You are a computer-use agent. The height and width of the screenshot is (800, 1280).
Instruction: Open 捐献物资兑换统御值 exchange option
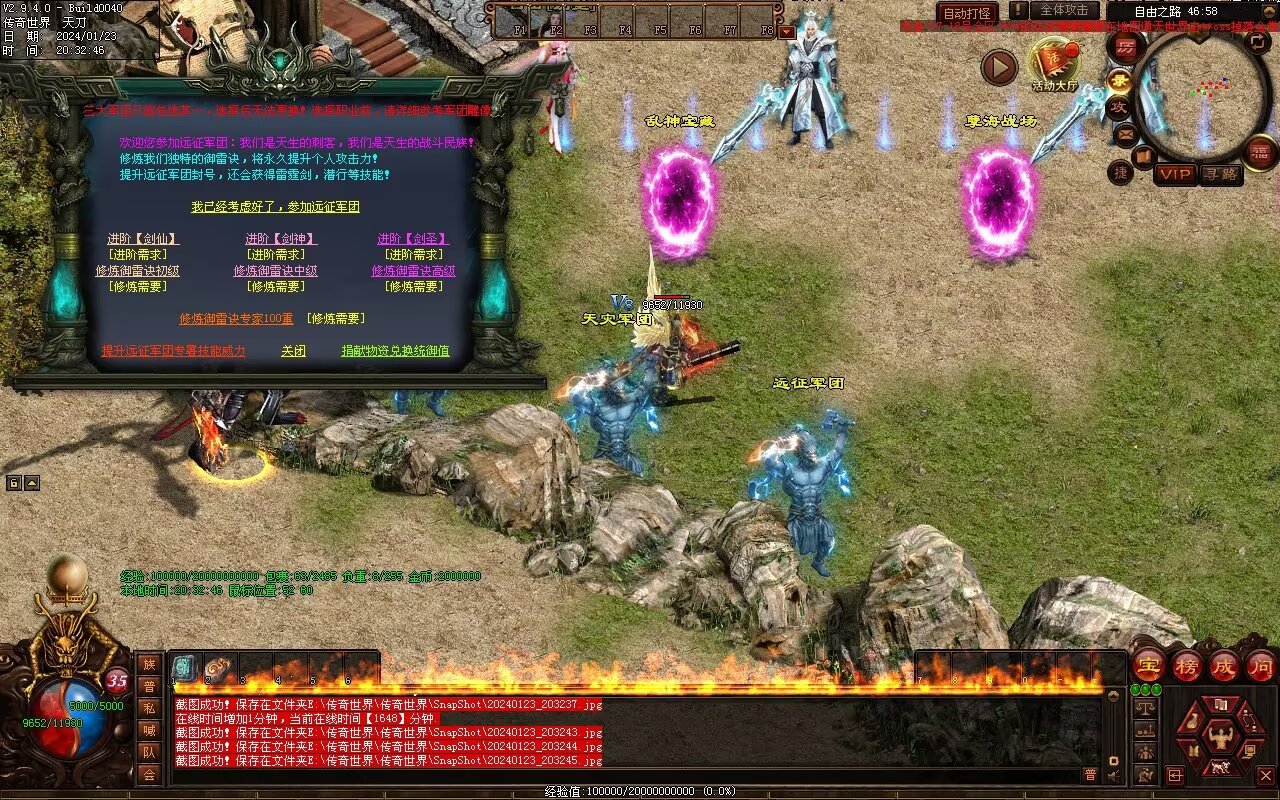395,351
